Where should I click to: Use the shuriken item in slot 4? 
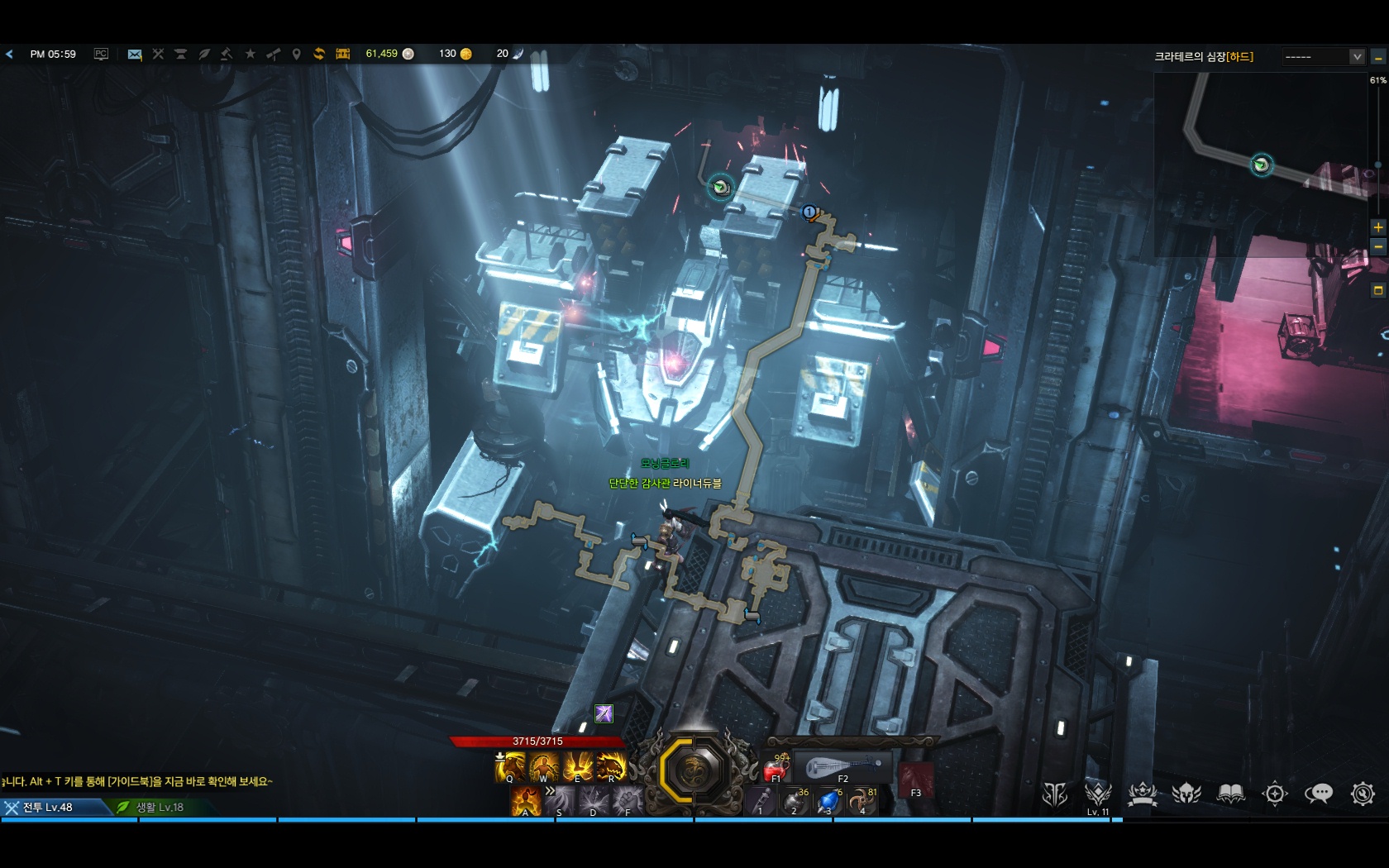(x=862, y=801)
